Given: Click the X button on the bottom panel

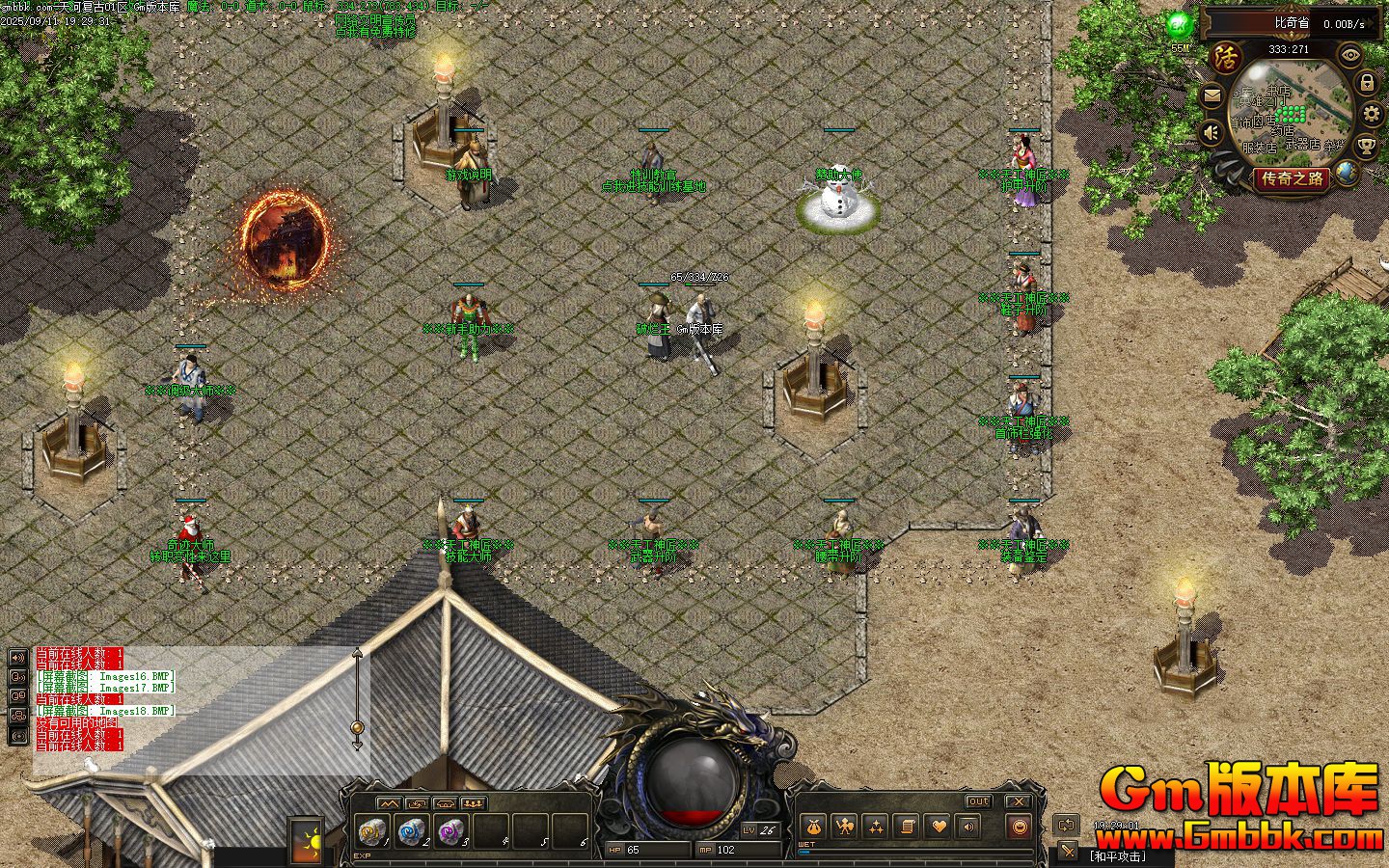Looking at the screenshot, I should coord(1019,801).
